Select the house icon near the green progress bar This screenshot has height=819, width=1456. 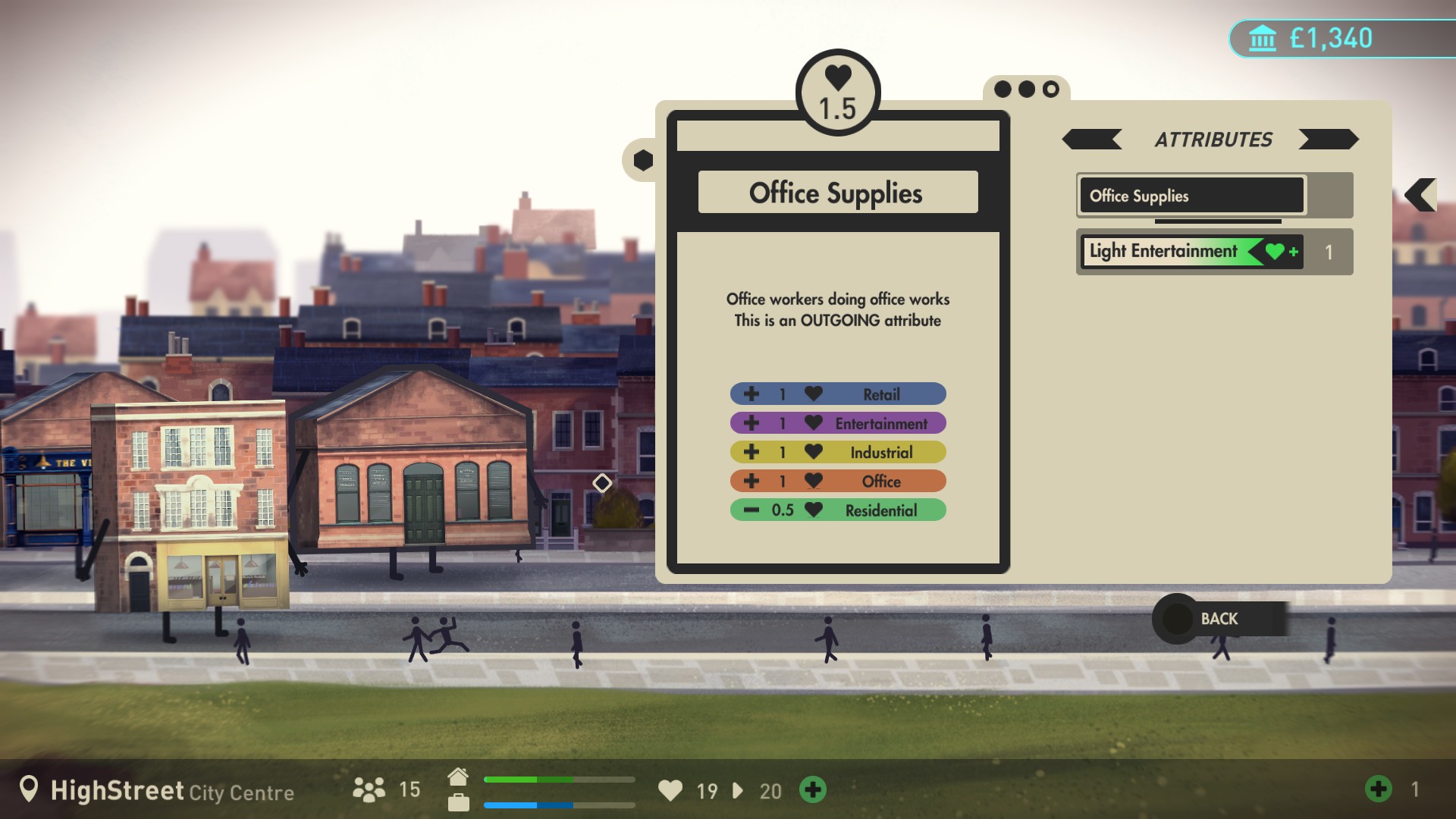(459, 776)
